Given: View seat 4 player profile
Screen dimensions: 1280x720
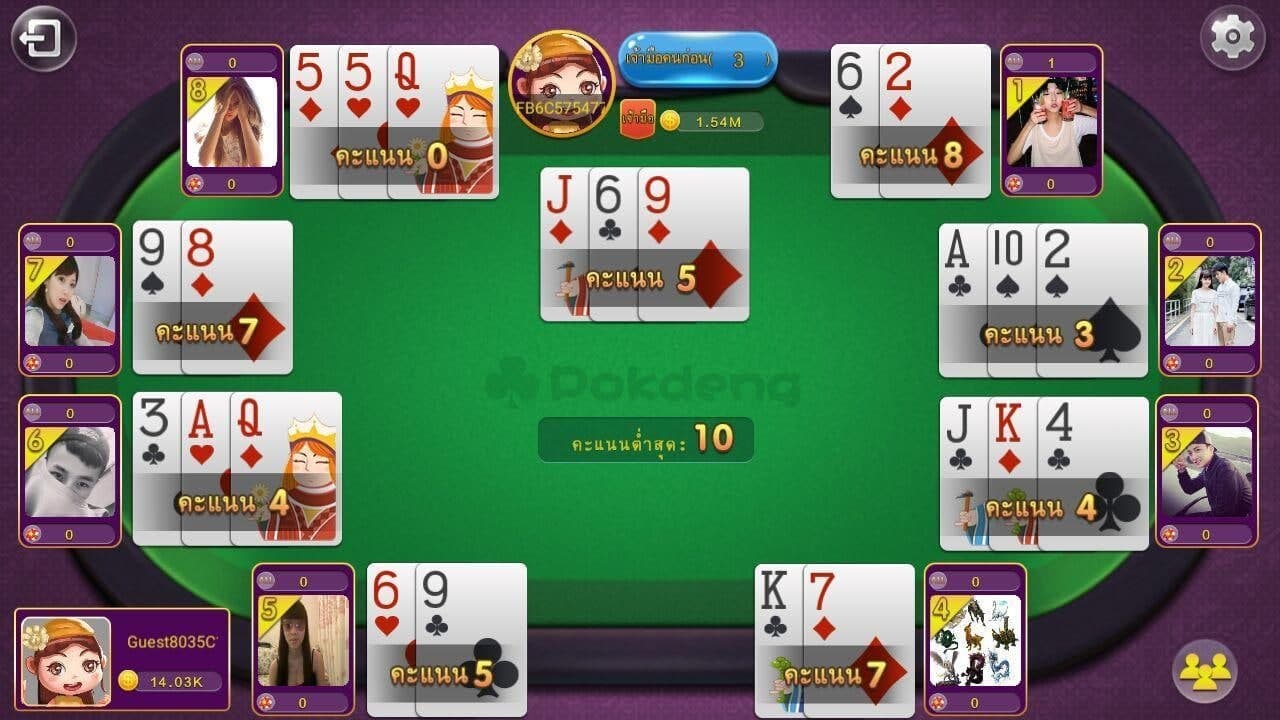Looking at the screenshot, I should click(x=975, y=640).
